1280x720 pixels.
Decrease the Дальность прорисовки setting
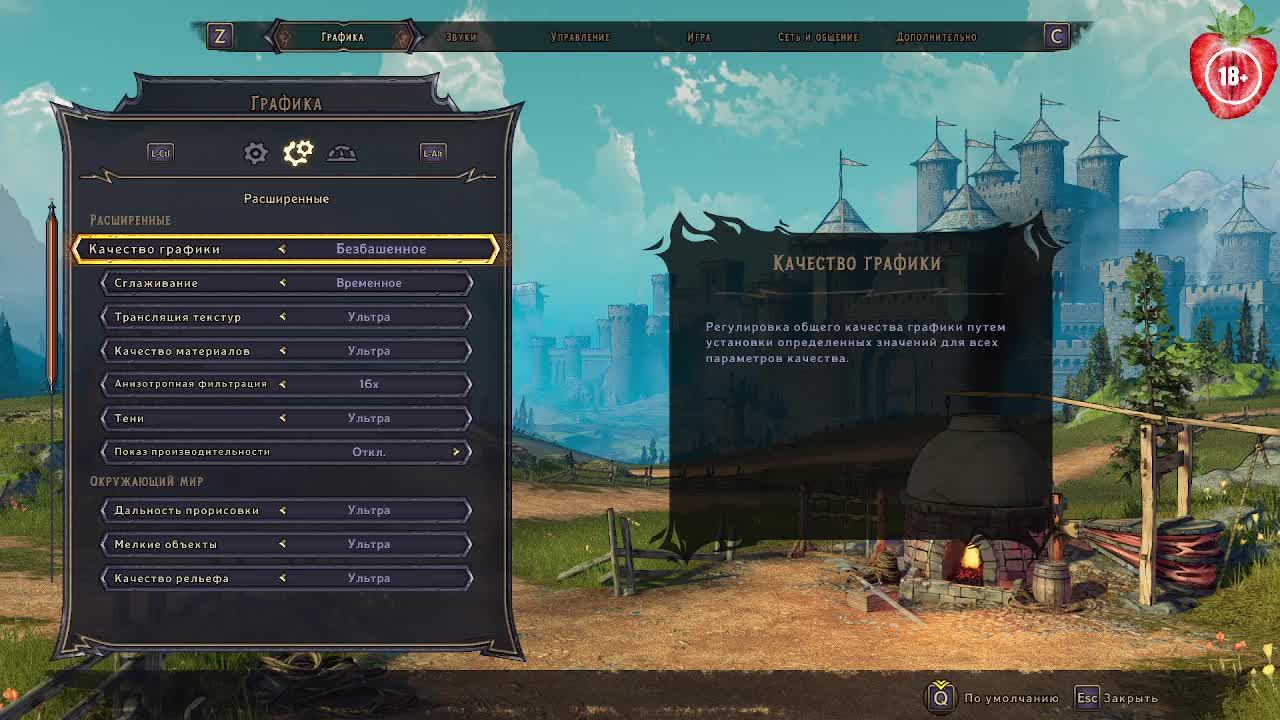(x=282, y=510)
